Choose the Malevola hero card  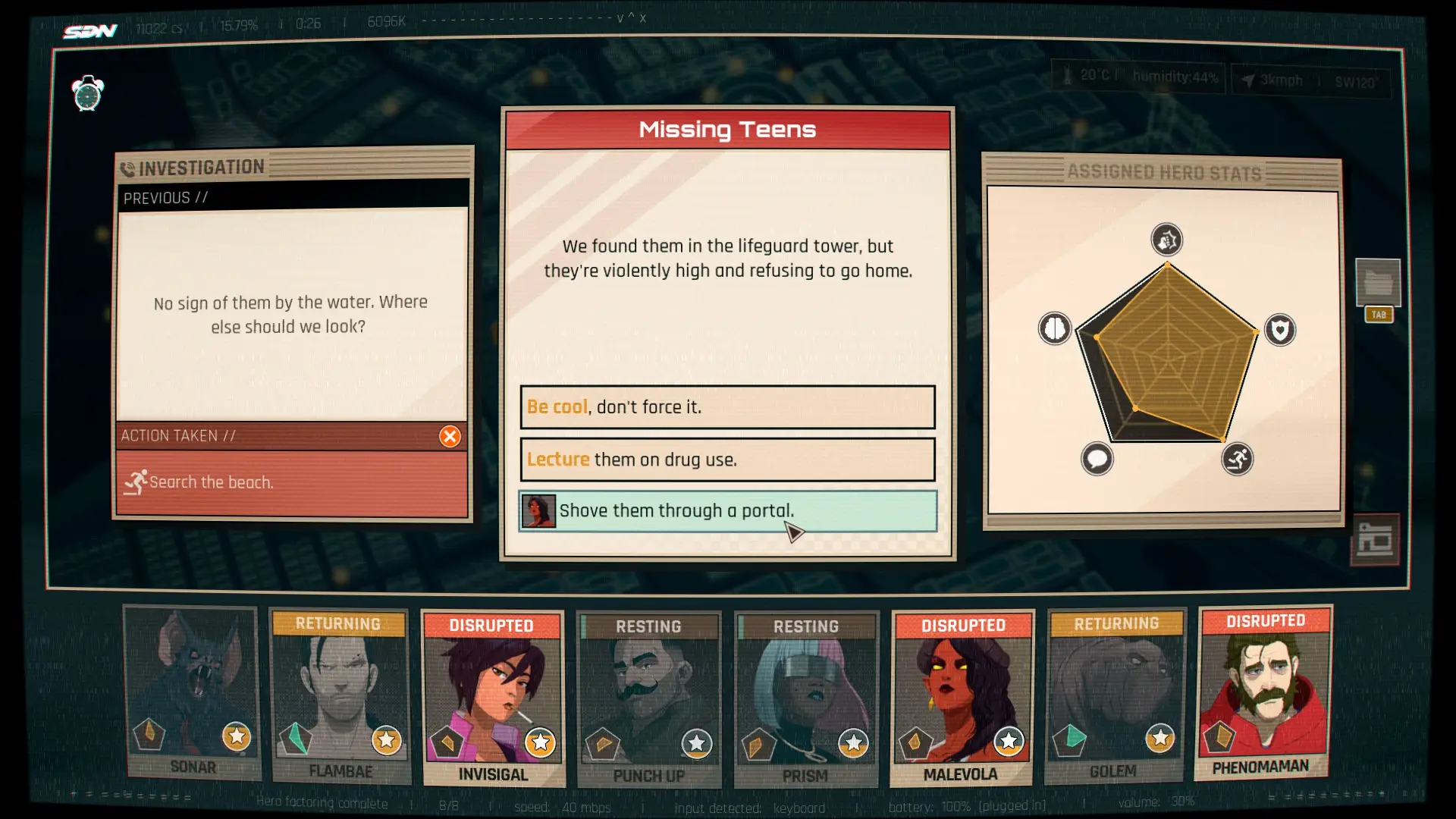962,698
